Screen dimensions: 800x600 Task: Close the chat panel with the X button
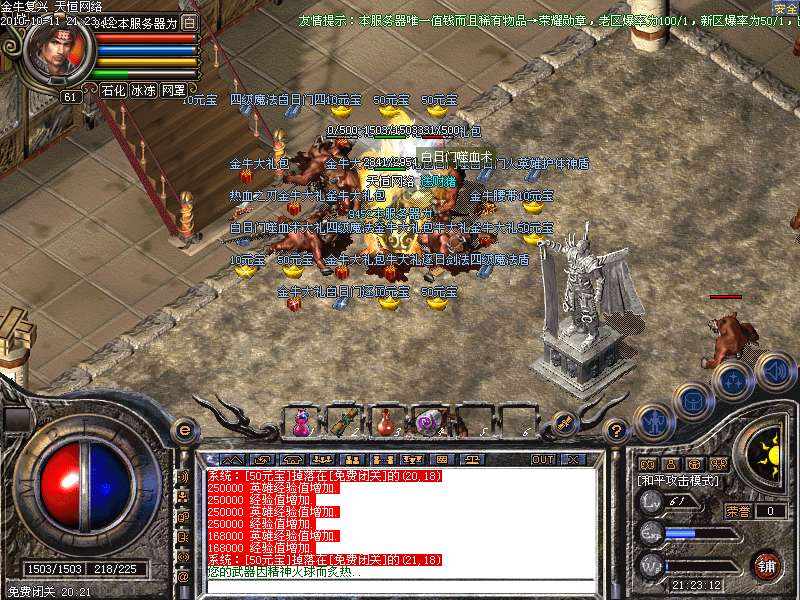pyautogui.click(x=573, y=459)
